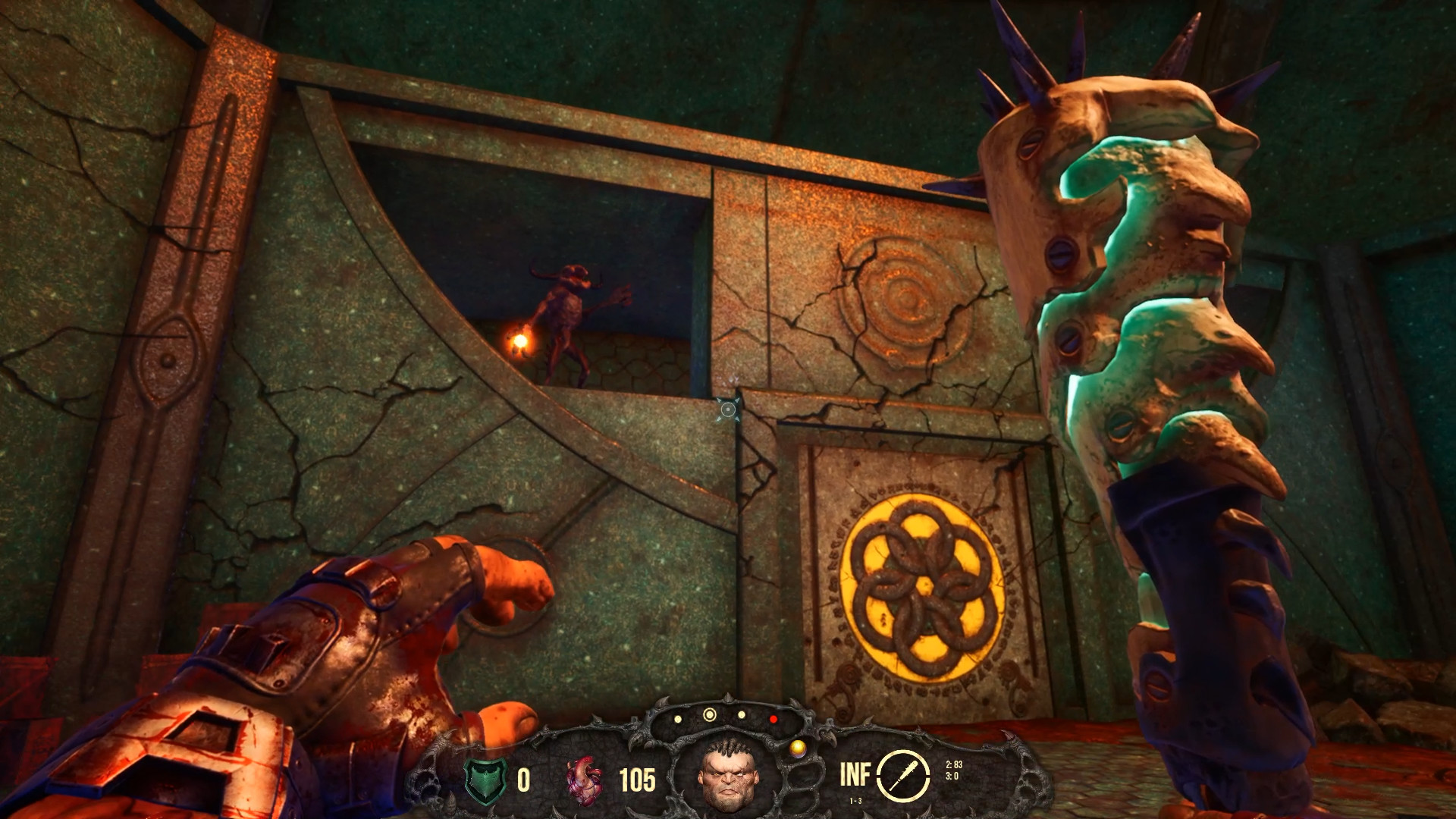
Task: Click the golden orb above the portrait
Action: [799, 748]
